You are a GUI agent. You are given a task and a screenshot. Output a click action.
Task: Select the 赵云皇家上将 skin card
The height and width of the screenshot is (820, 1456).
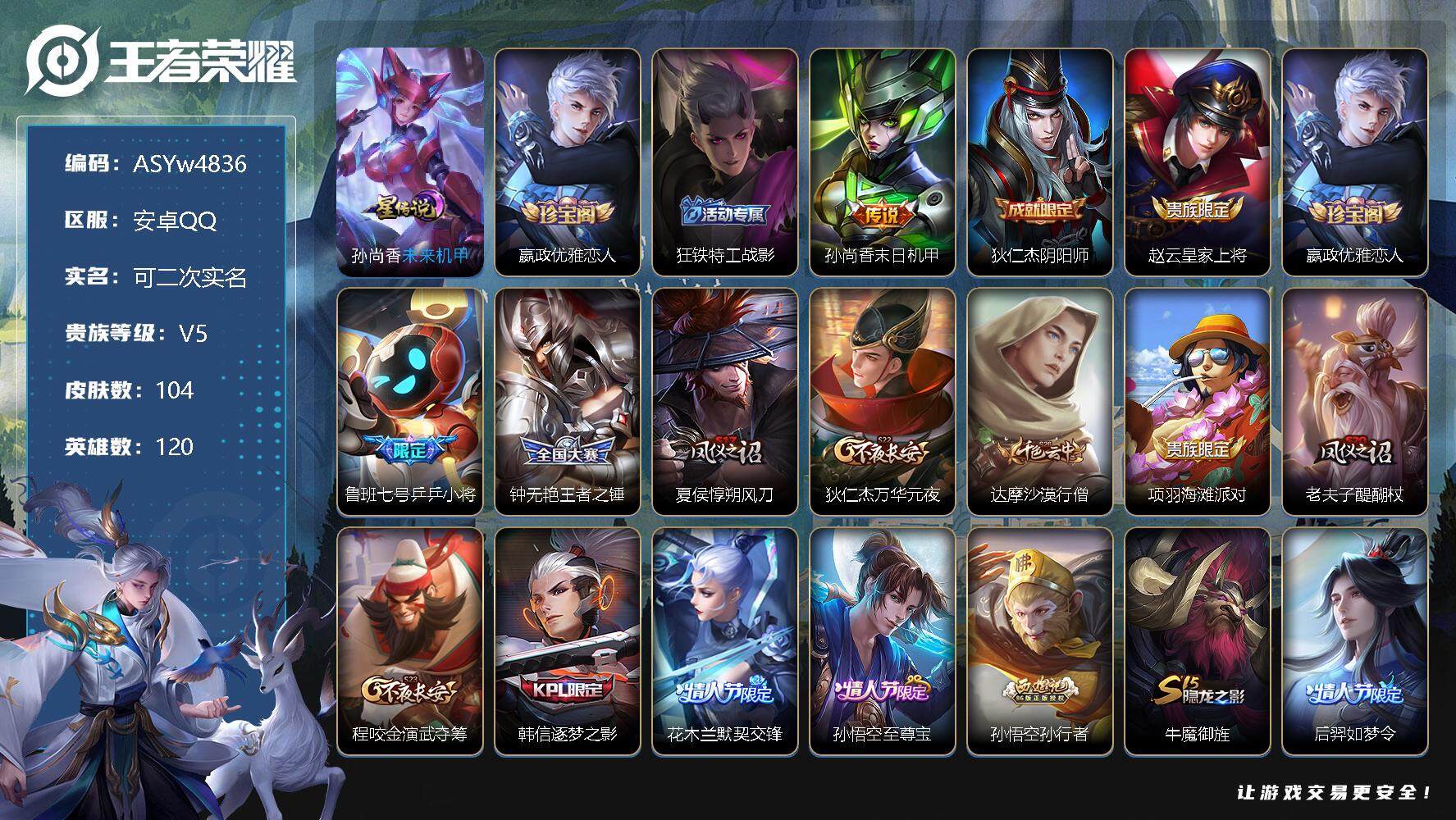1198,162
